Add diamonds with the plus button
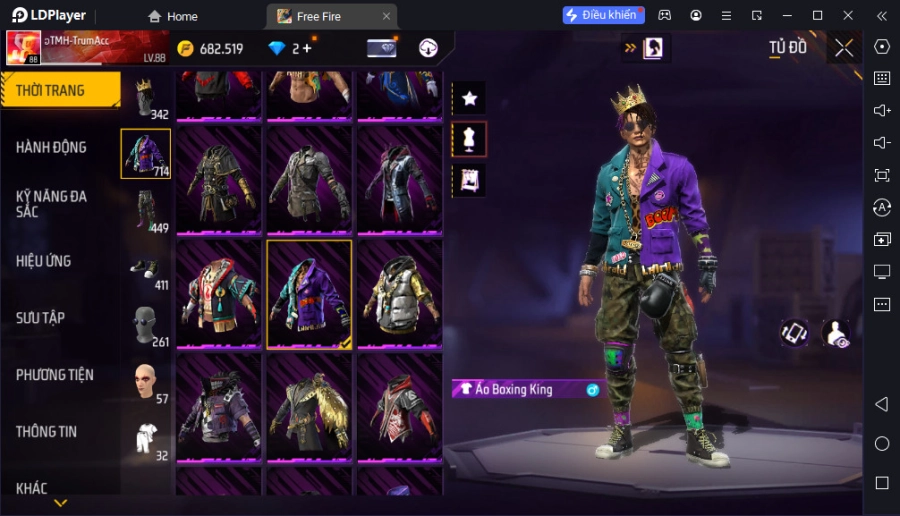900x516 pixels. click(x=306, y=48)
